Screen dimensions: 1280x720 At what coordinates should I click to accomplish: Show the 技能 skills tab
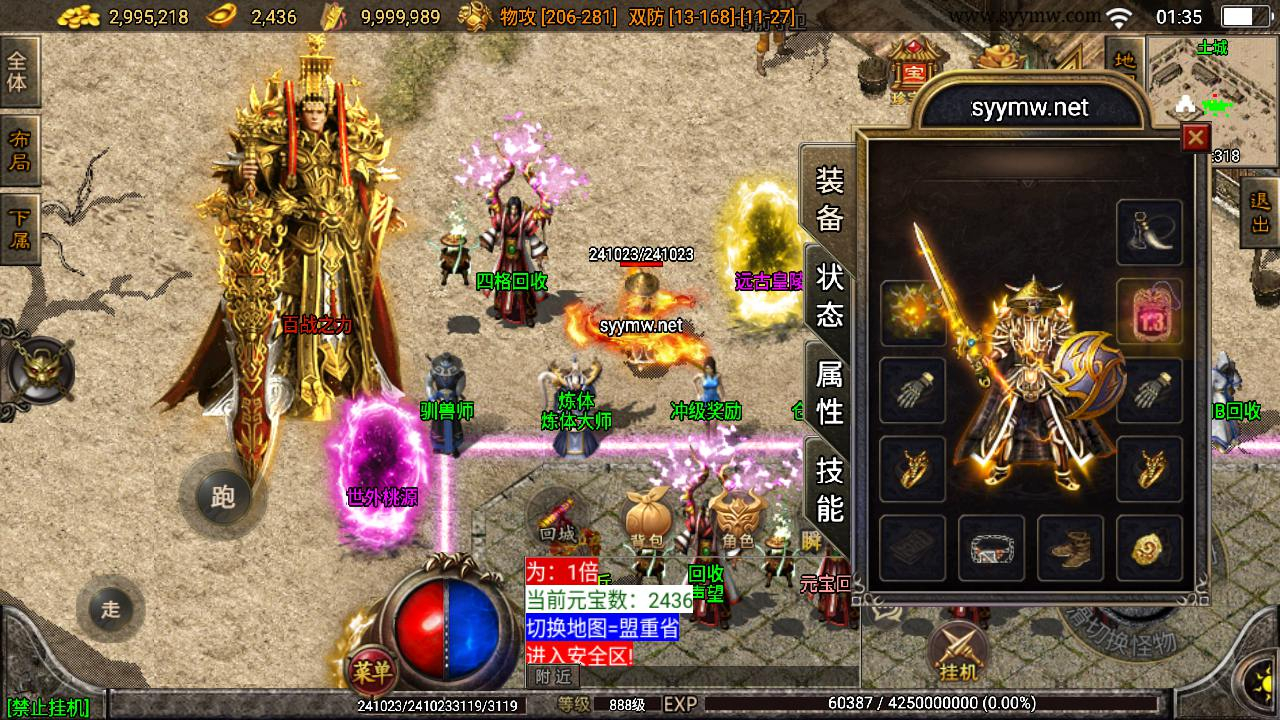coord(830,489)
